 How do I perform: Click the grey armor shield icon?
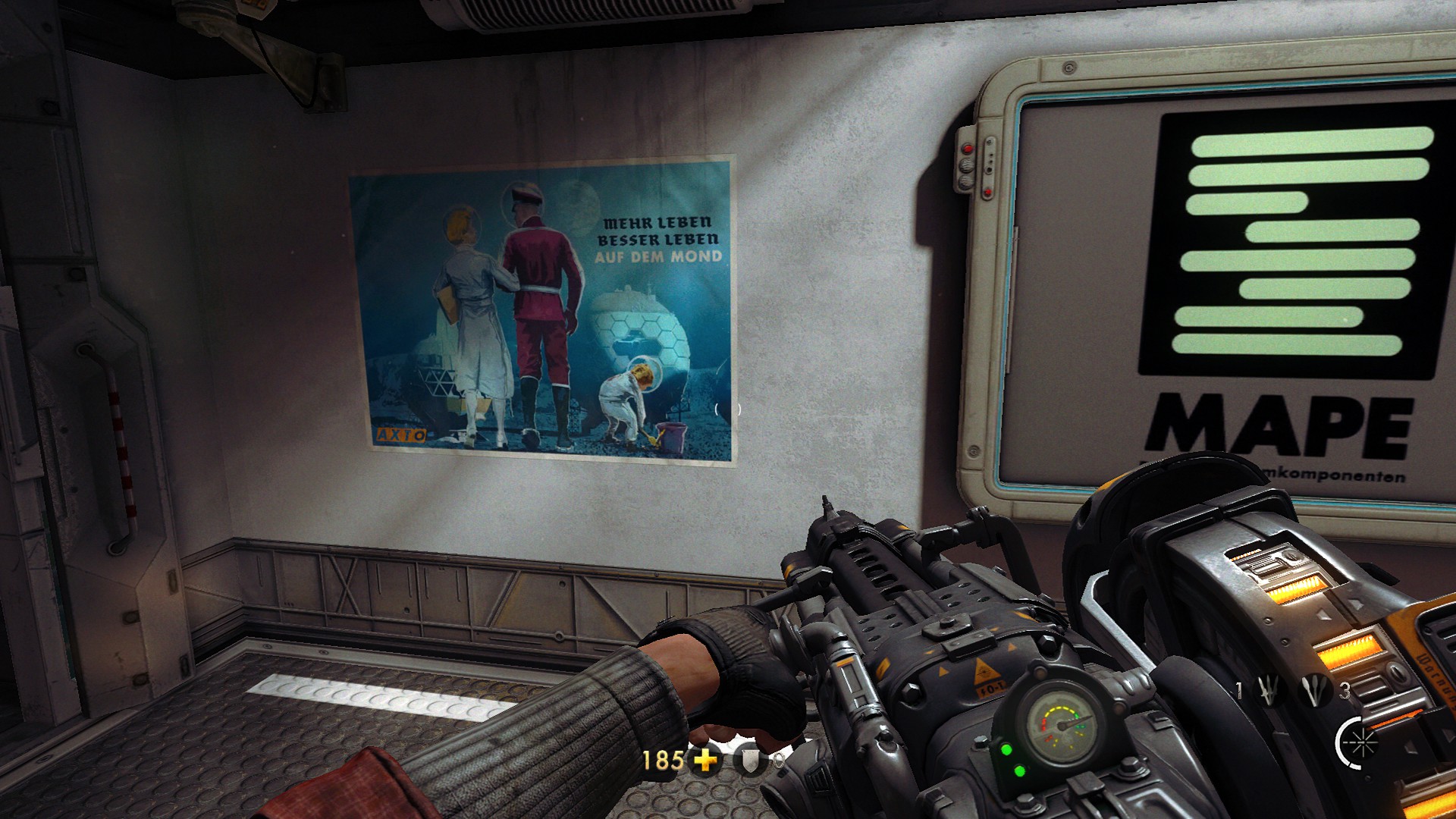(751, 761)
